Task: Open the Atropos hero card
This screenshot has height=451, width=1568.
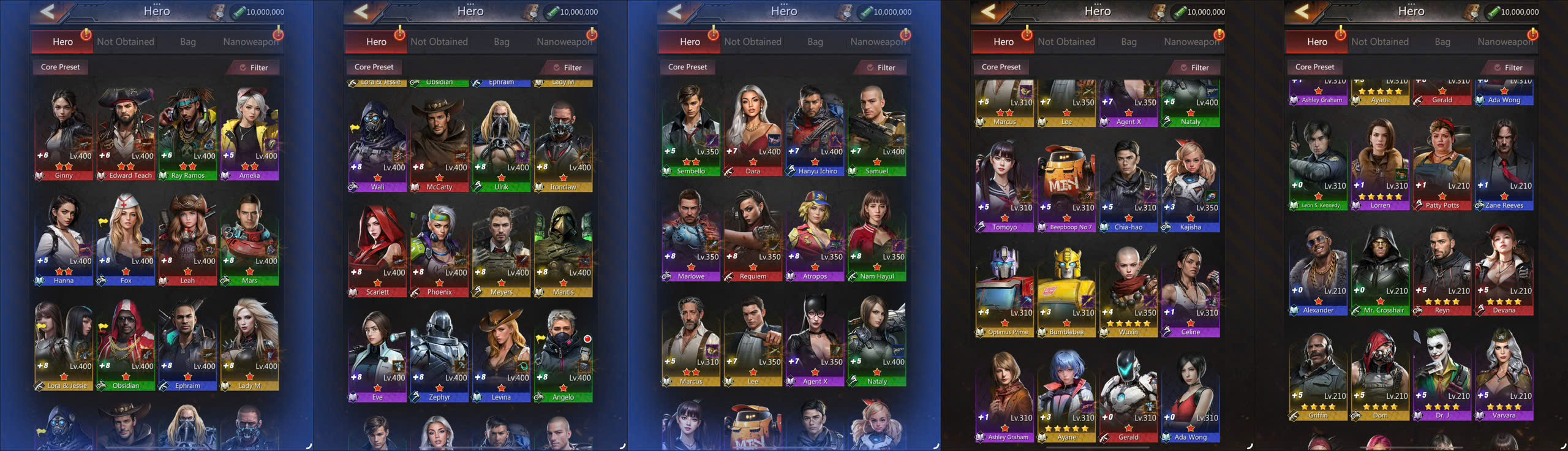Action: tap(815, 237)
